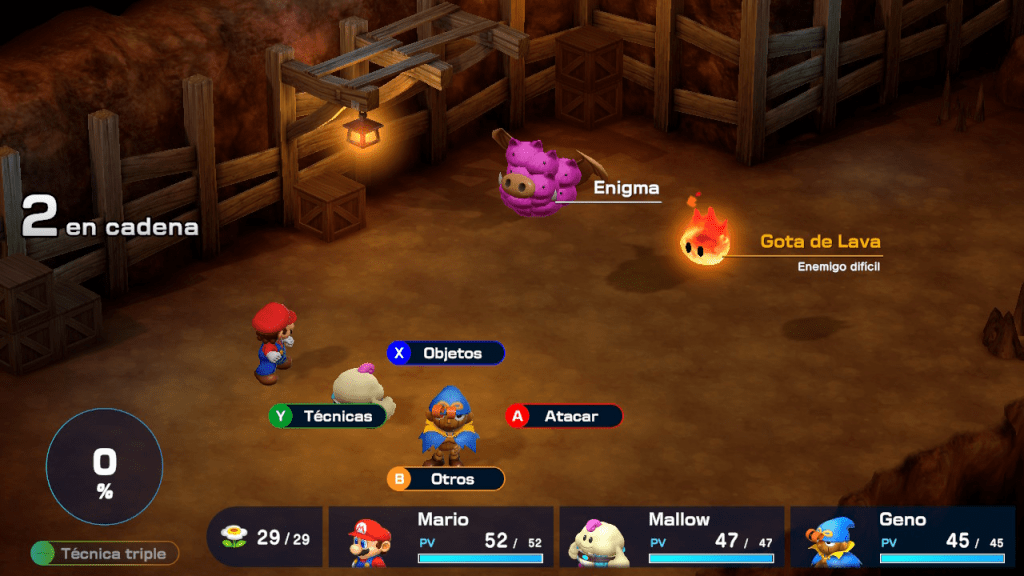Target the Gota de Lava enemy label
This screenshot has height=576, width=1024.
(x=820, y=242)
